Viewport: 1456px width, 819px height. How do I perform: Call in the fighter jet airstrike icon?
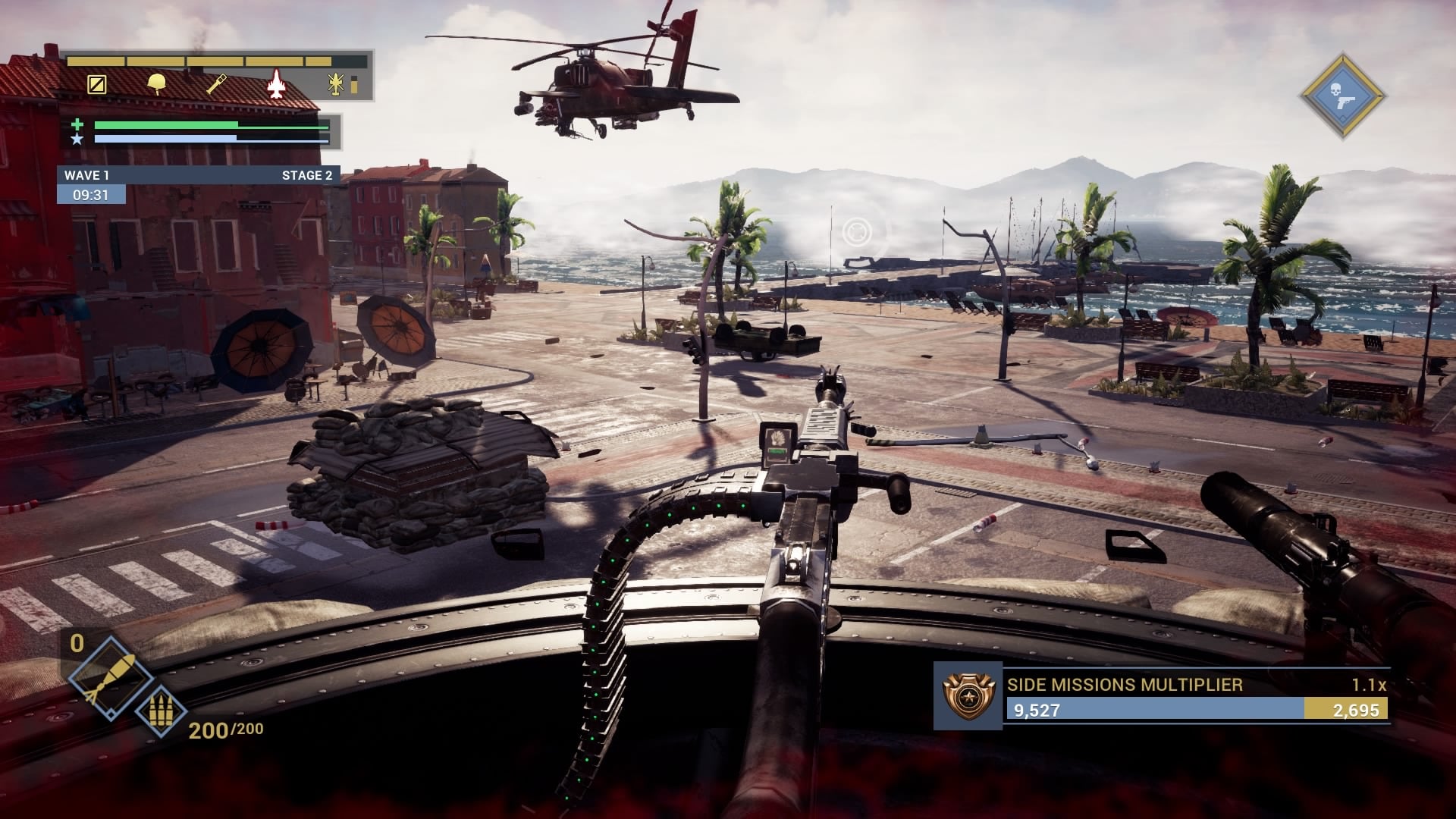[276, 83]
